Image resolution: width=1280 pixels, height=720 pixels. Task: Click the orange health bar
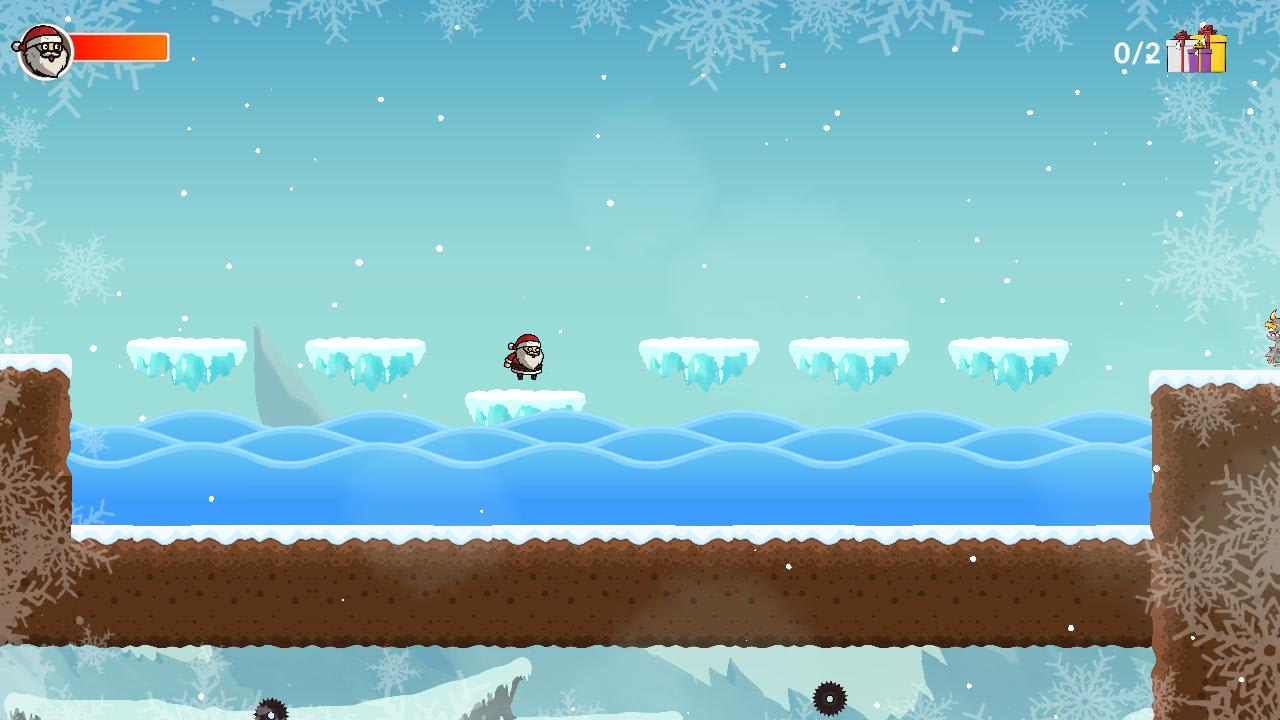pos(120,45)
